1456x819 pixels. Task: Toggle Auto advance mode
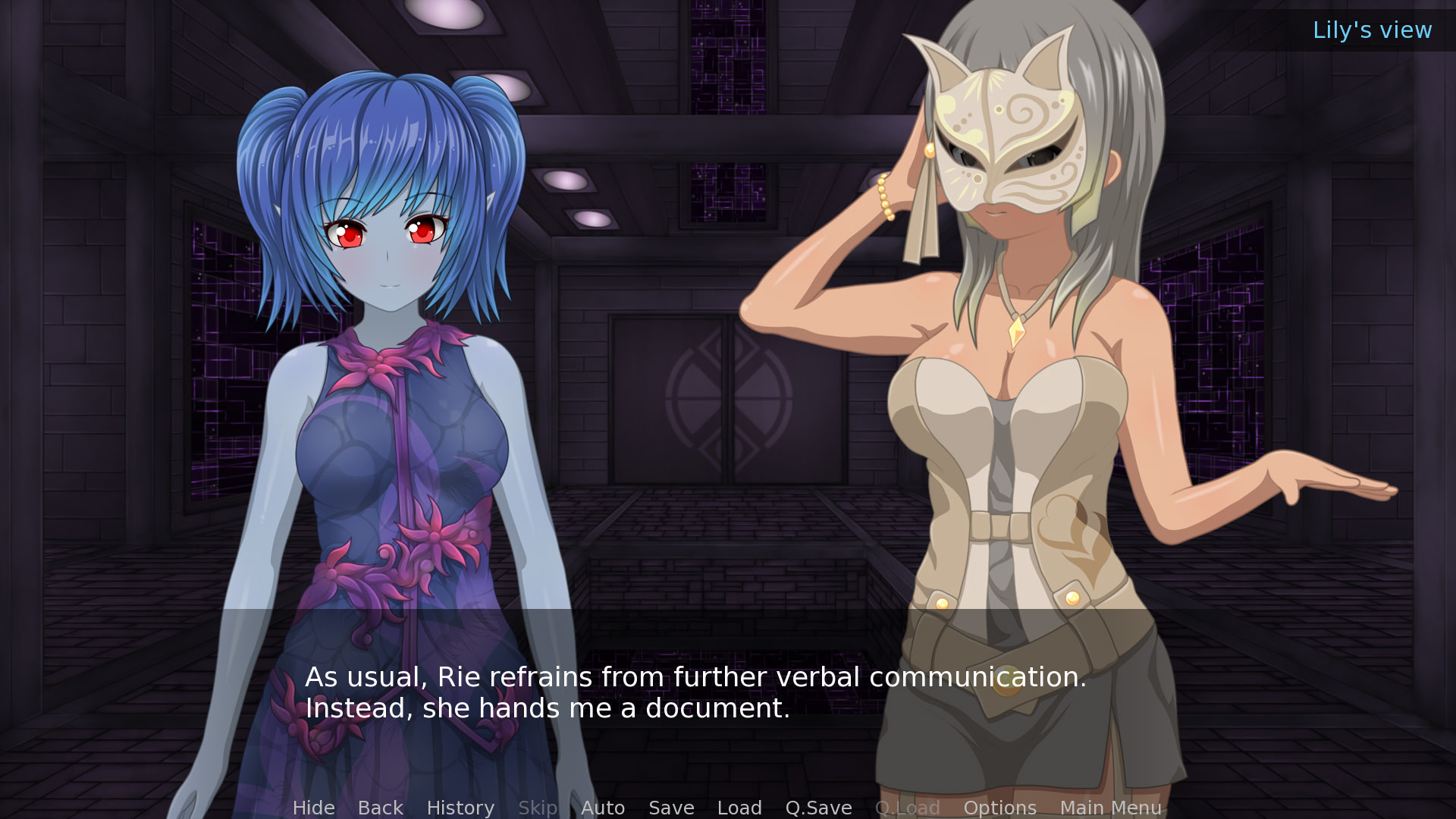pyautogui.click(x=603, y=808)
